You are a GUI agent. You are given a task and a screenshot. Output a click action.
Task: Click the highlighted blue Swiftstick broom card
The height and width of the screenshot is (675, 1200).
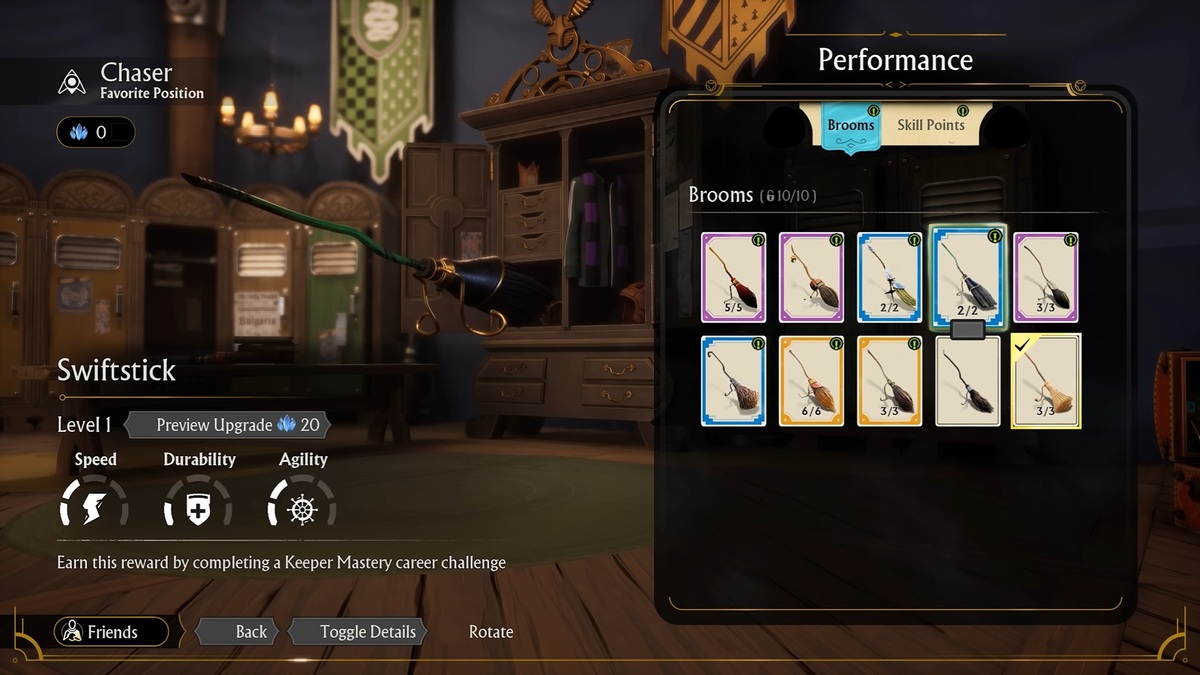[967, 275]
